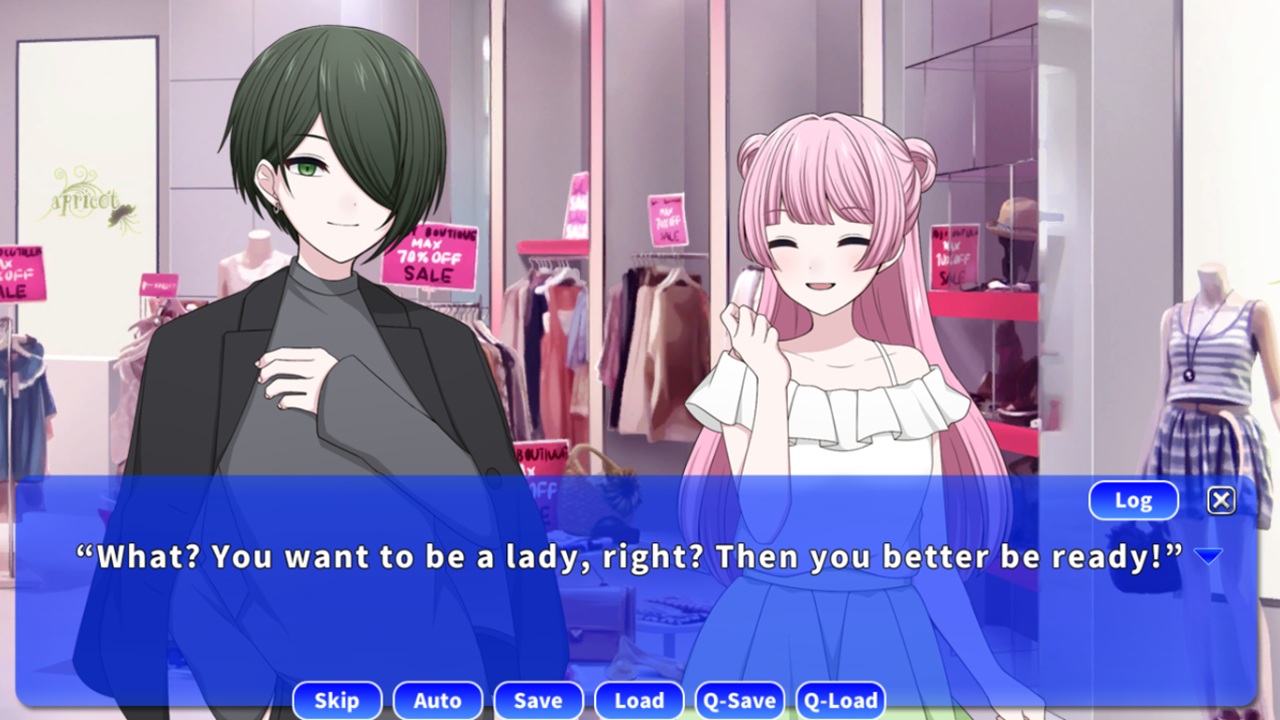
Task: Perform a Quick Save with Q-Save
Action: click(x=742, y=700)
